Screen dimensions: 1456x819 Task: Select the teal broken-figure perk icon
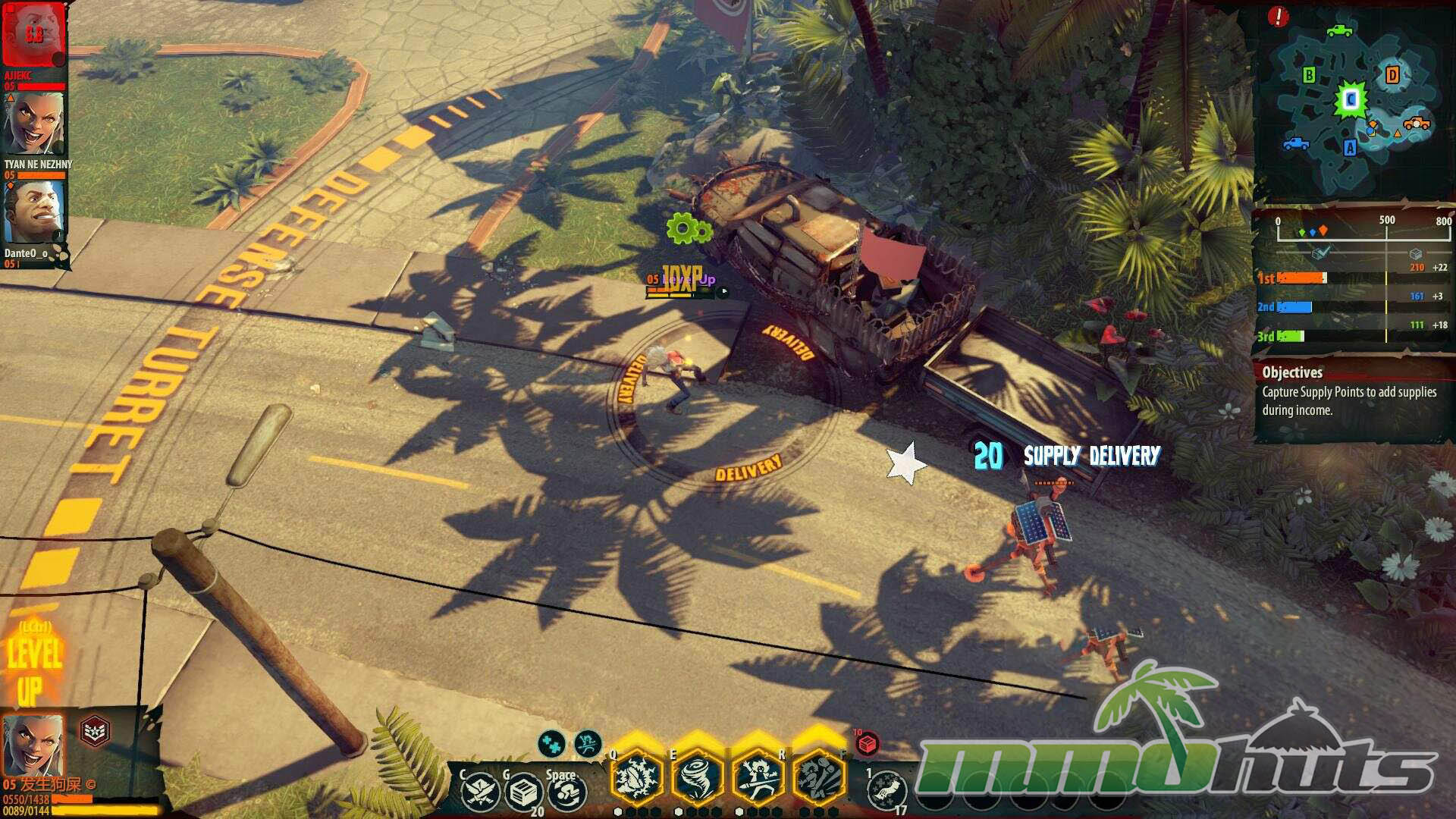pyautogui.click(x=588, y=744)
